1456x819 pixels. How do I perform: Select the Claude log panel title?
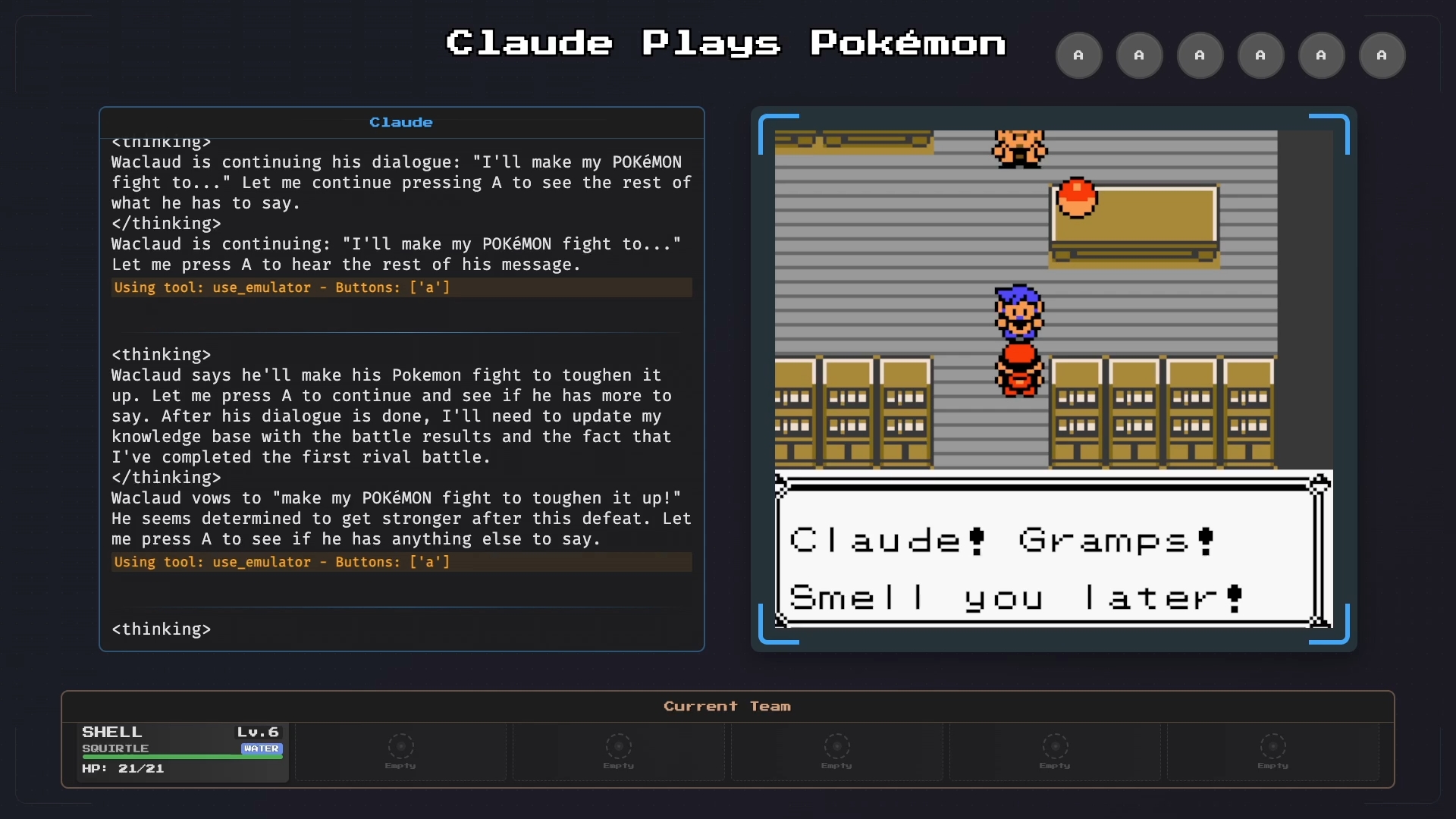(400, 122)
